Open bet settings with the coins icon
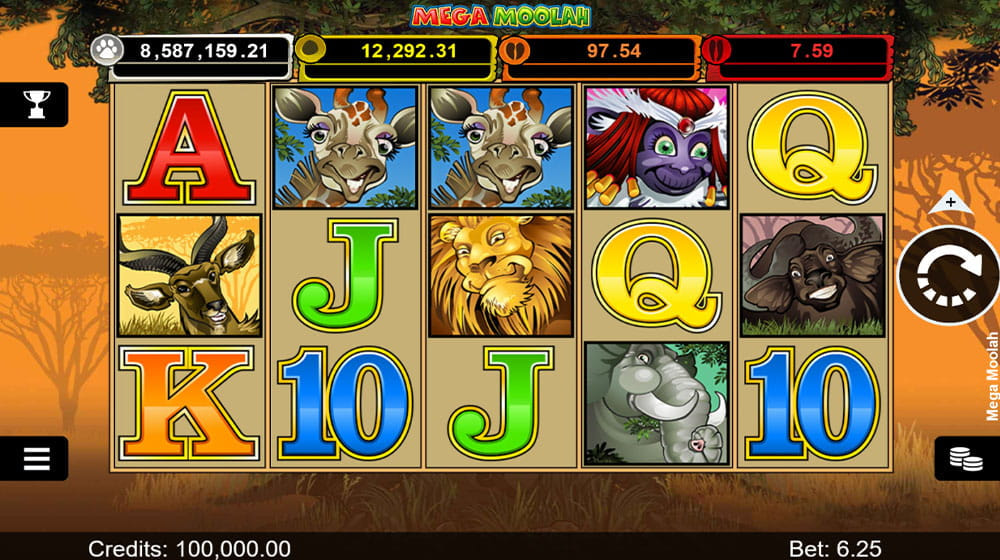This screenshot has width=1000, height=560. click(965, 459)
